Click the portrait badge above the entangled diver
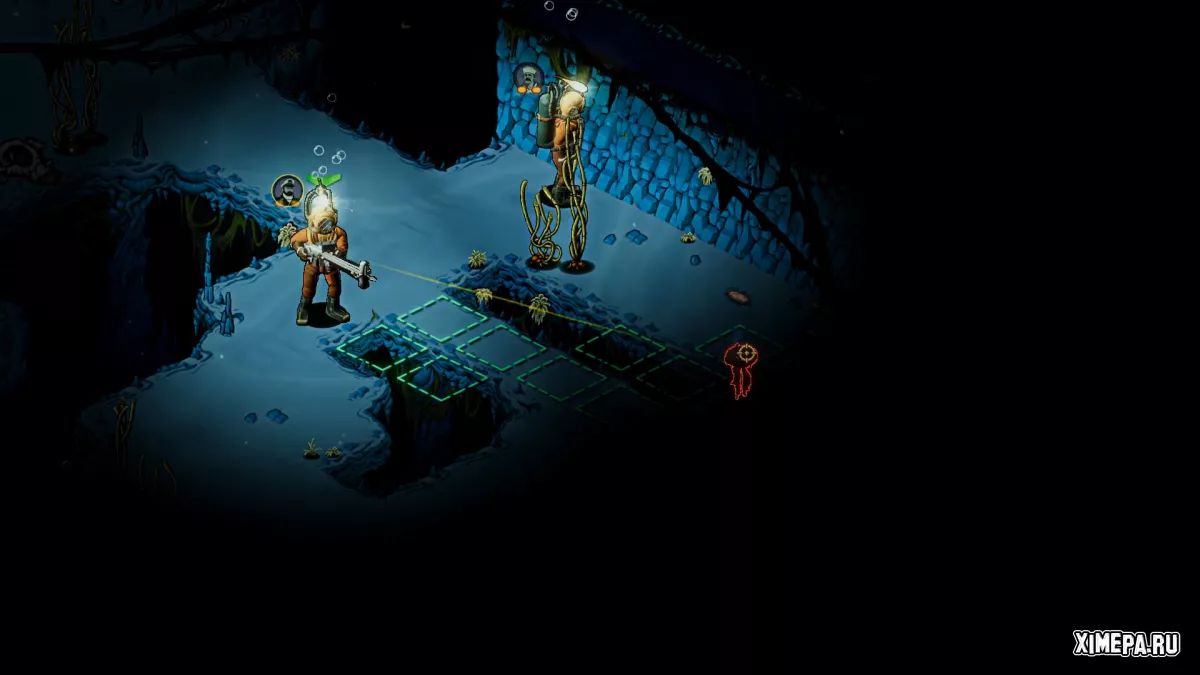Image resolution: width=1200 pixels, height=675 pixels. pyautogui.click(x=528, y=77)
